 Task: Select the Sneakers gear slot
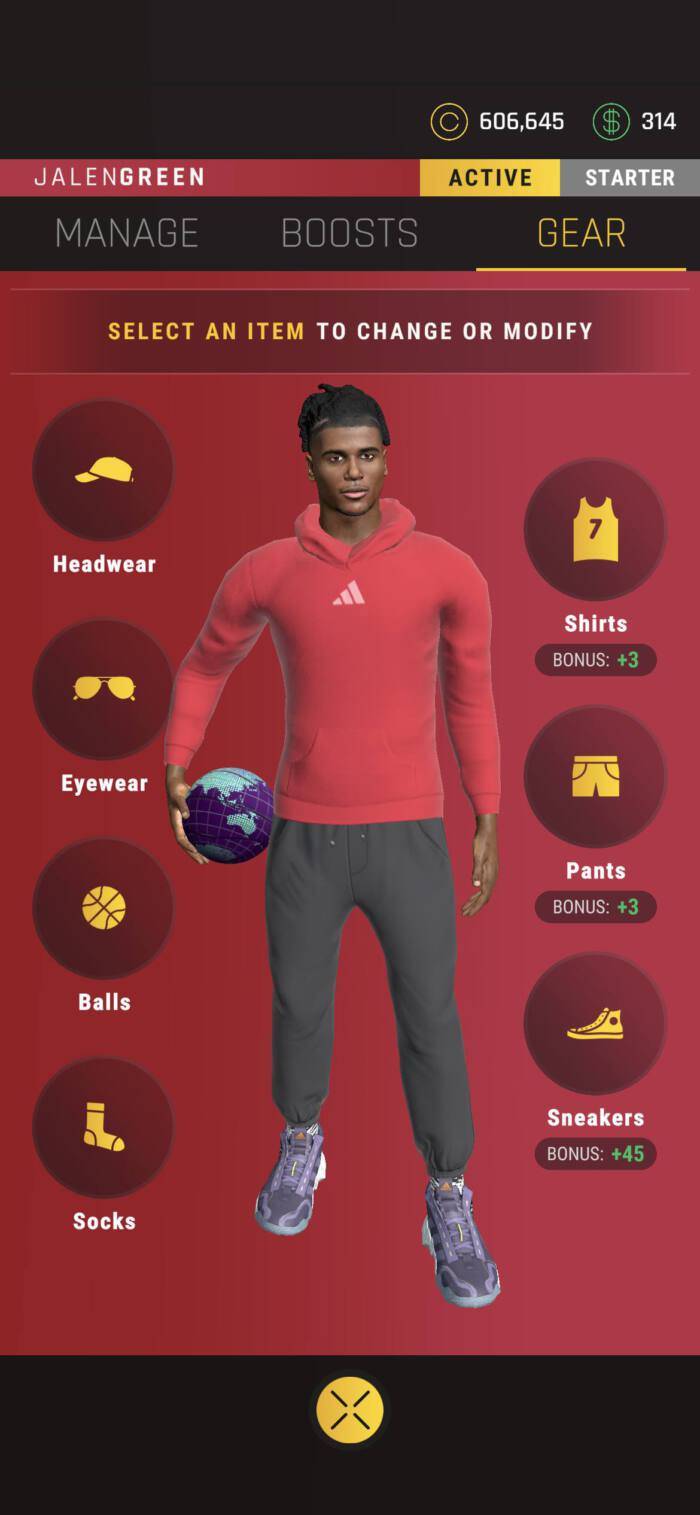(595, 1023)
